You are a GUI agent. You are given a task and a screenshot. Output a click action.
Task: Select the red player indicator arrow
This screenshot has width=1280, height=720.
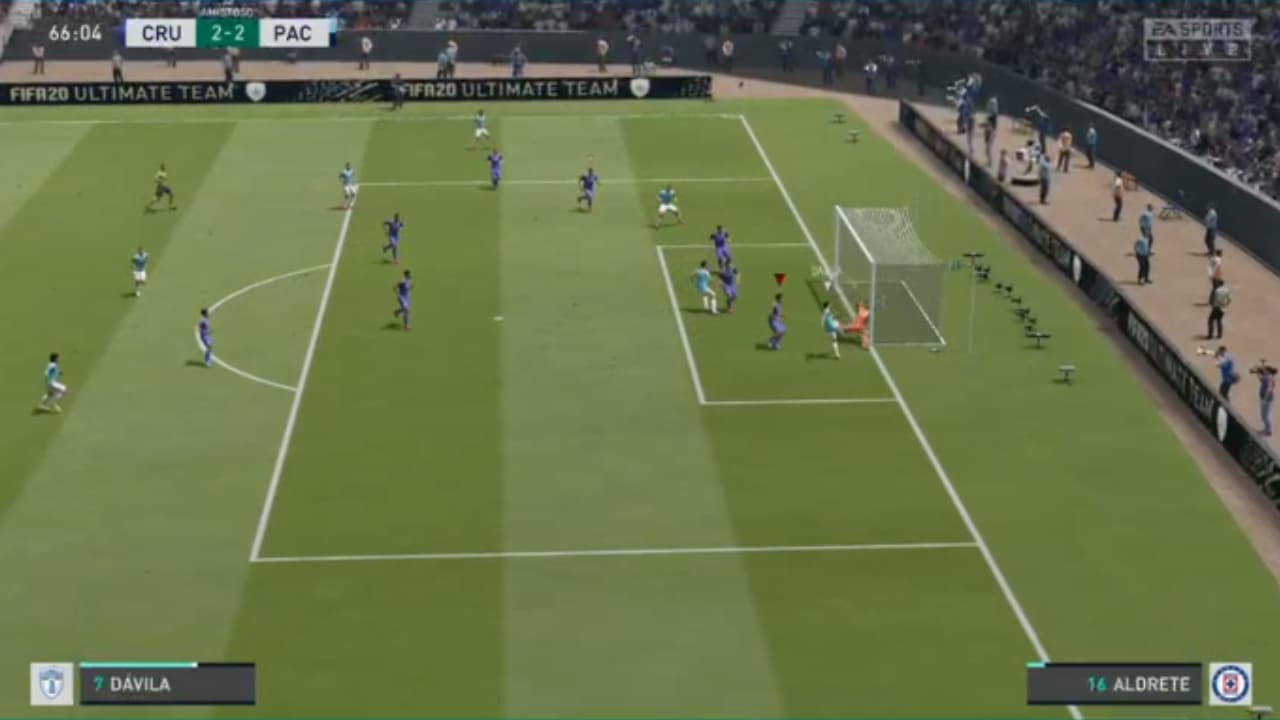tap(779, 279)
